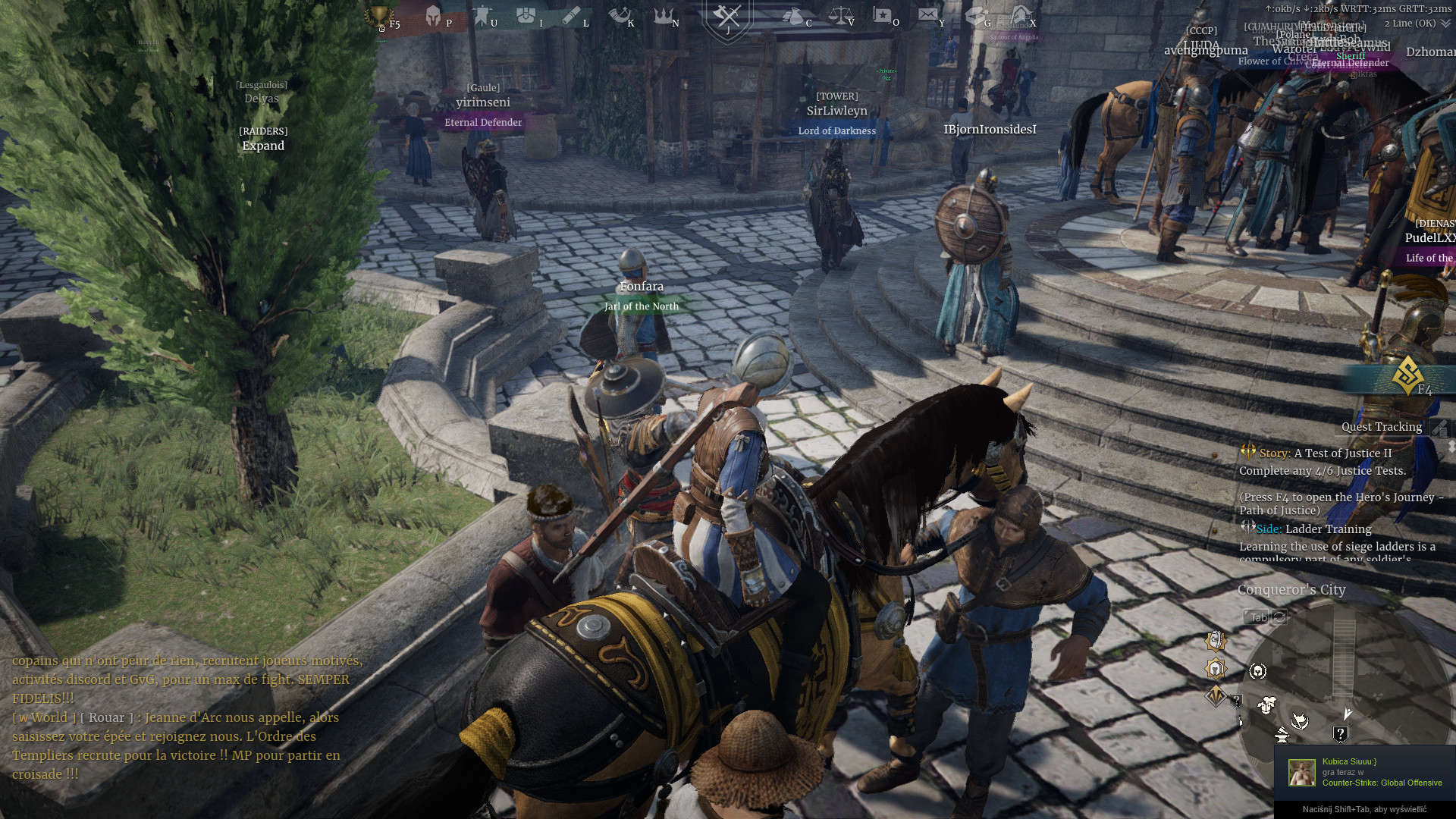Screen dimensions: 1456x819
Task: Open the trophy icon menu
Action: click(x=378, y=17)
